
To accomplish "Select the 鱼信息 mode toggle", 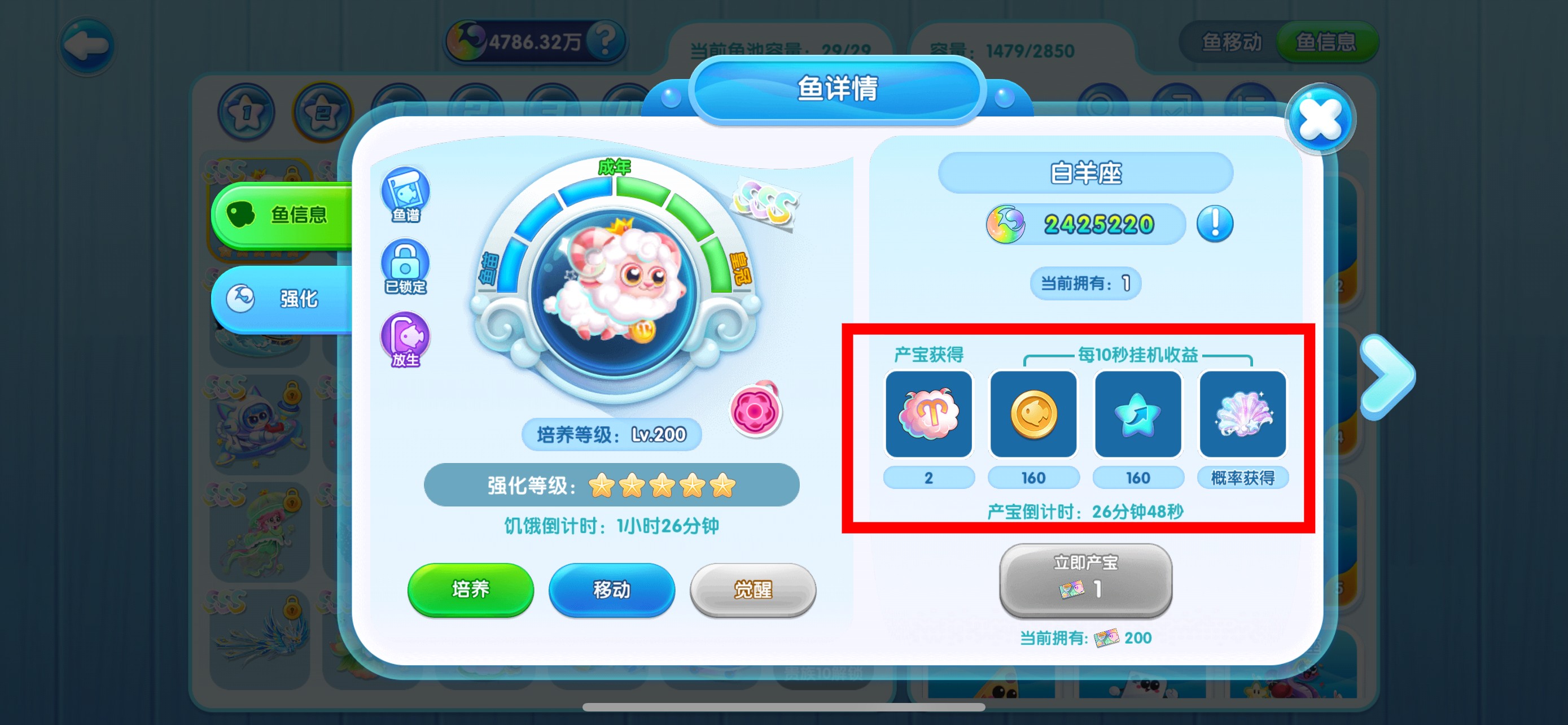I will coord(1327,42).
